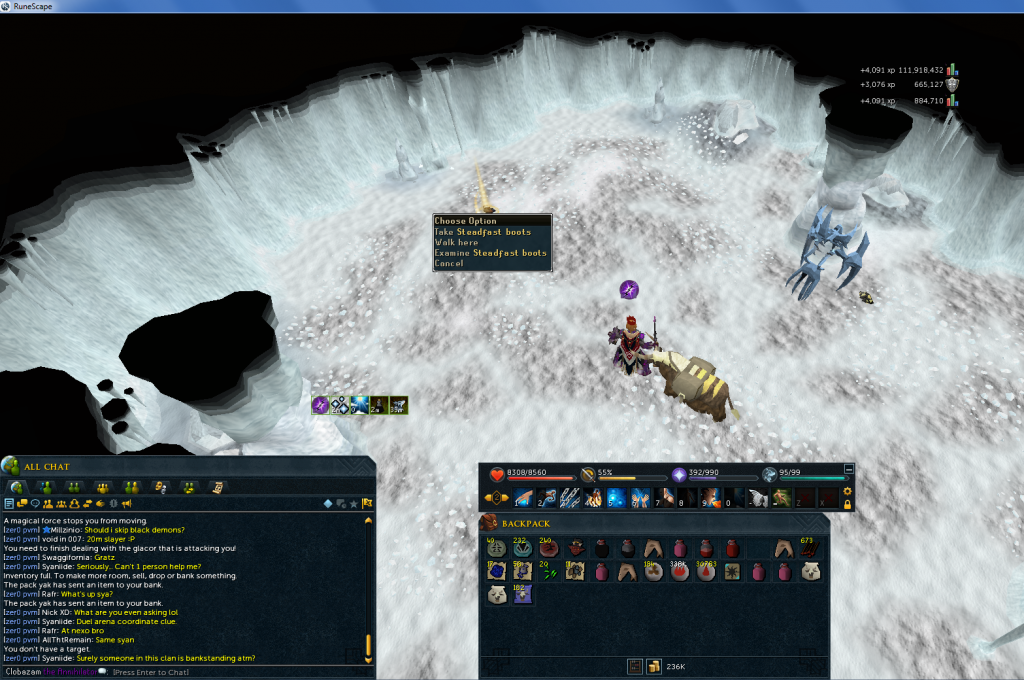Viewport: 1024px width, 680px height.
Task: Select the coal stack numbered 673
Action: (x=810, y=548)
